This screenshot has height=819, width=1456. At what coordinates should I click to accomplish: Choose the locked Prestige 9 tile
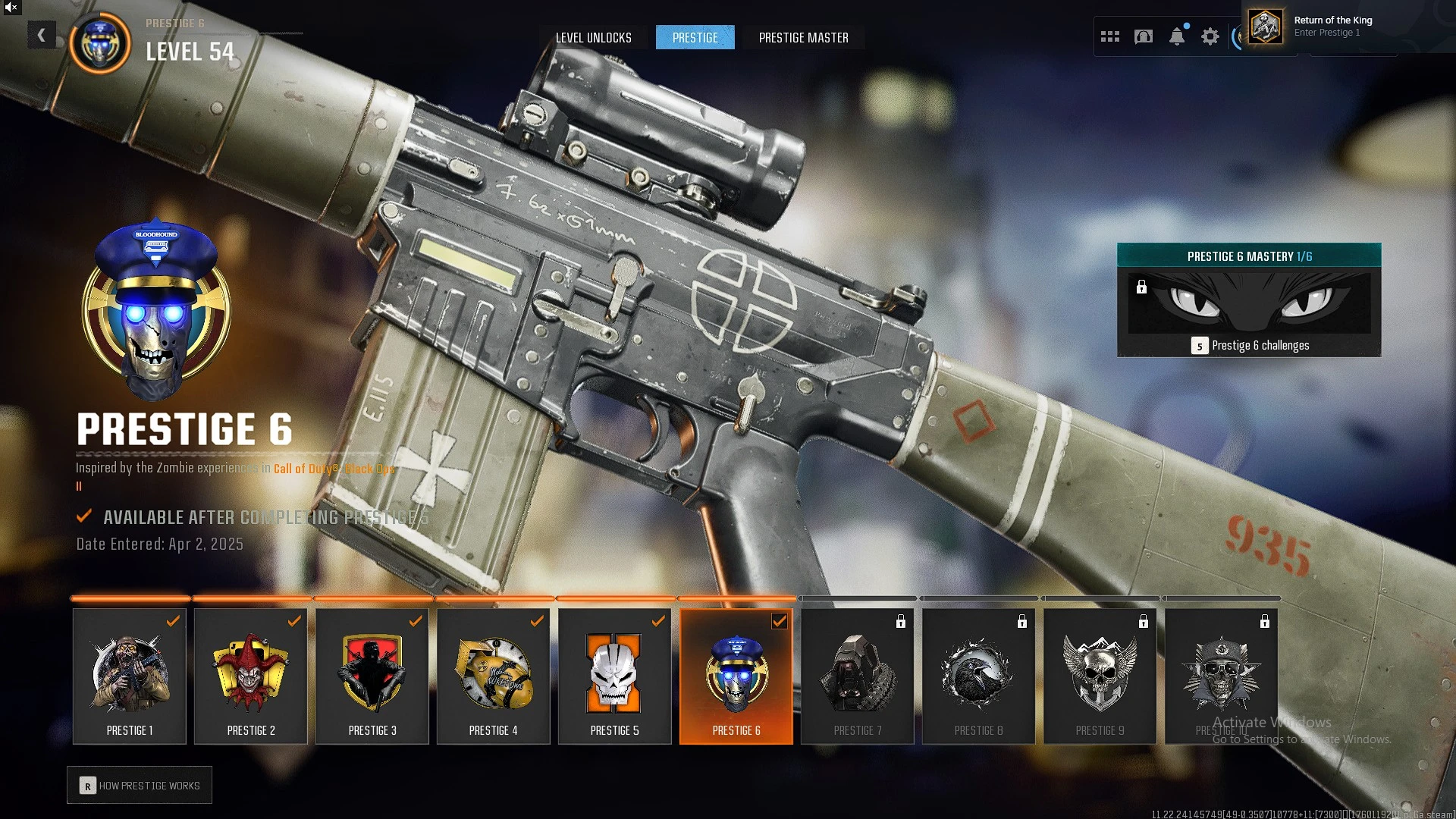pos(1100,676)
